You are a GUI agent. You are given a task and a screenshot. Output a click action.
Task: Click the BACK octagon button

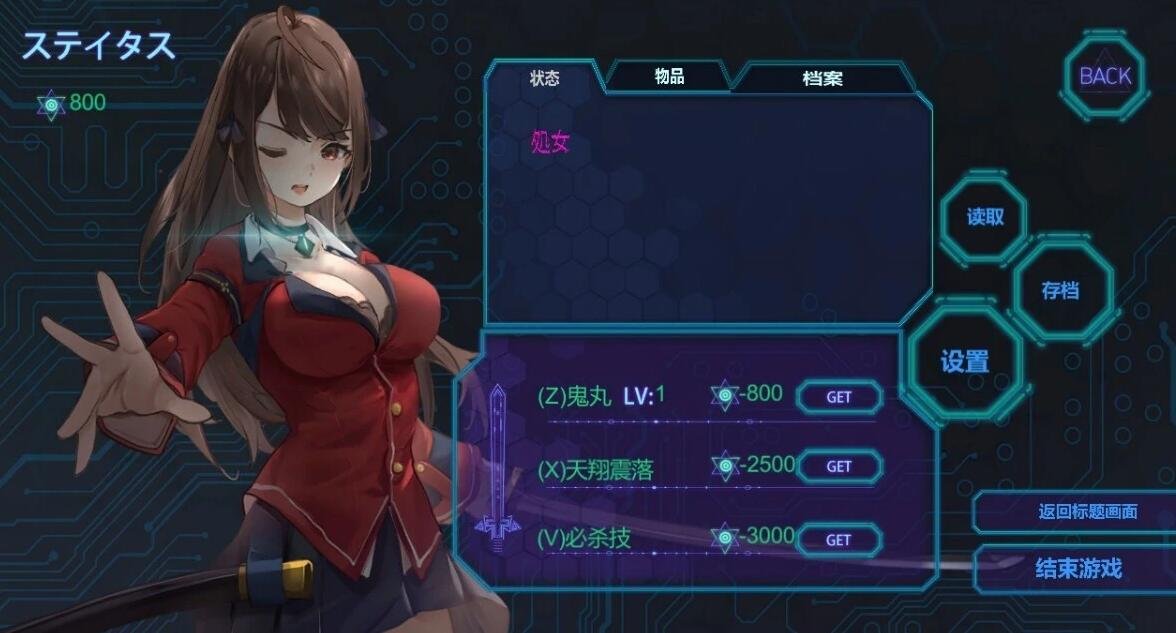tap(1105, 76)
